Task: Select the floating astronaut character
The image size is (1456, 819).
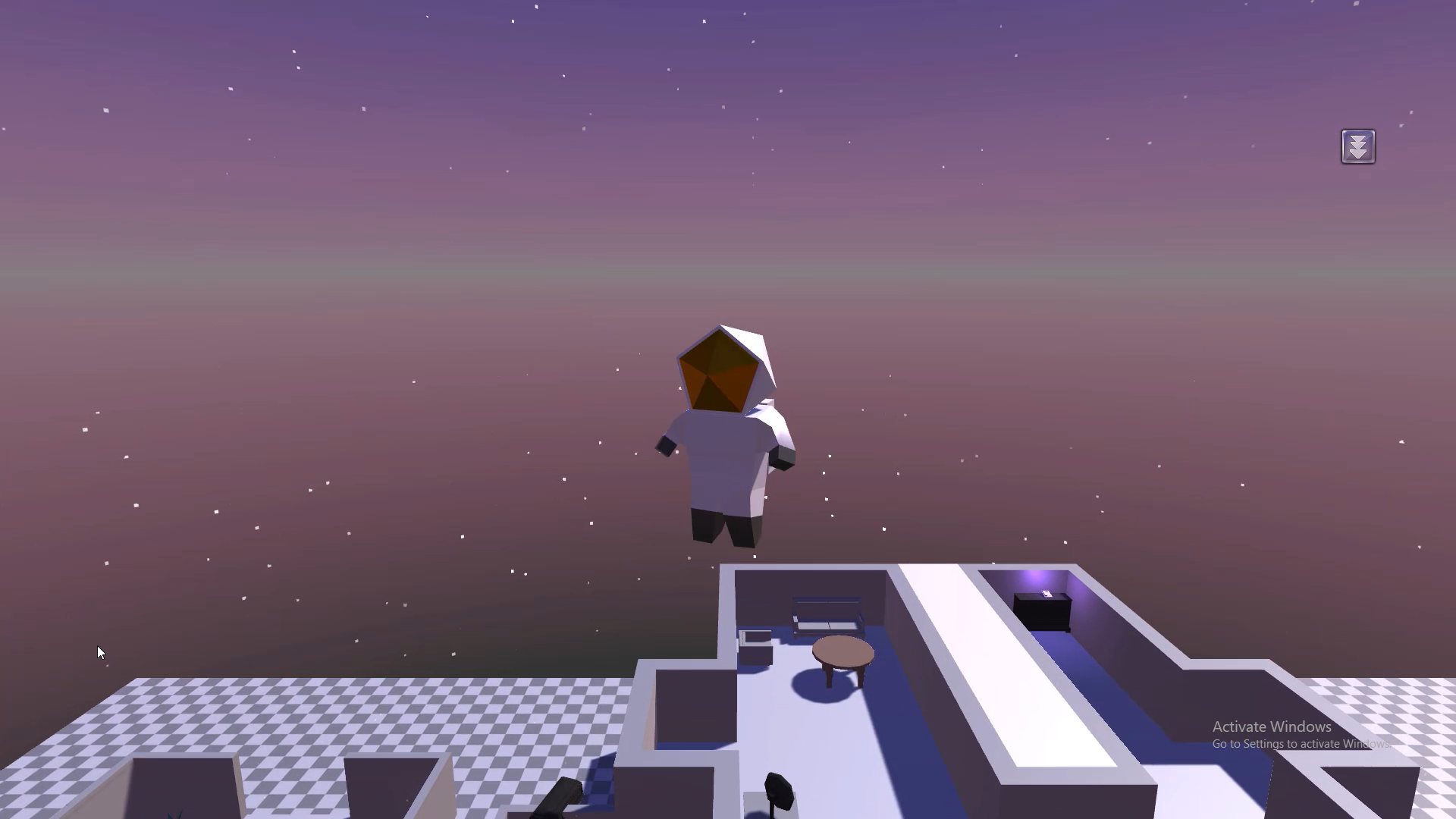Action: click(x=724, y=455)
